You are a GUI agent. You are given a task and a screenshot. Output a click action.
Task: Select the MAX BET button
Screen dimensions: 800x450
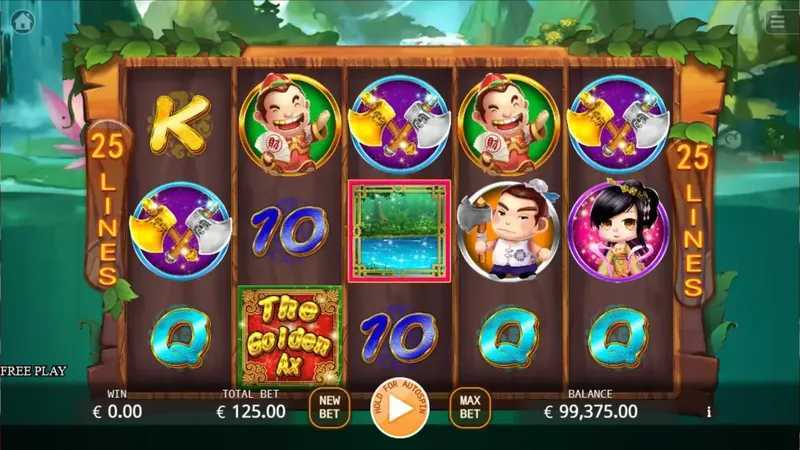(469, 407)
